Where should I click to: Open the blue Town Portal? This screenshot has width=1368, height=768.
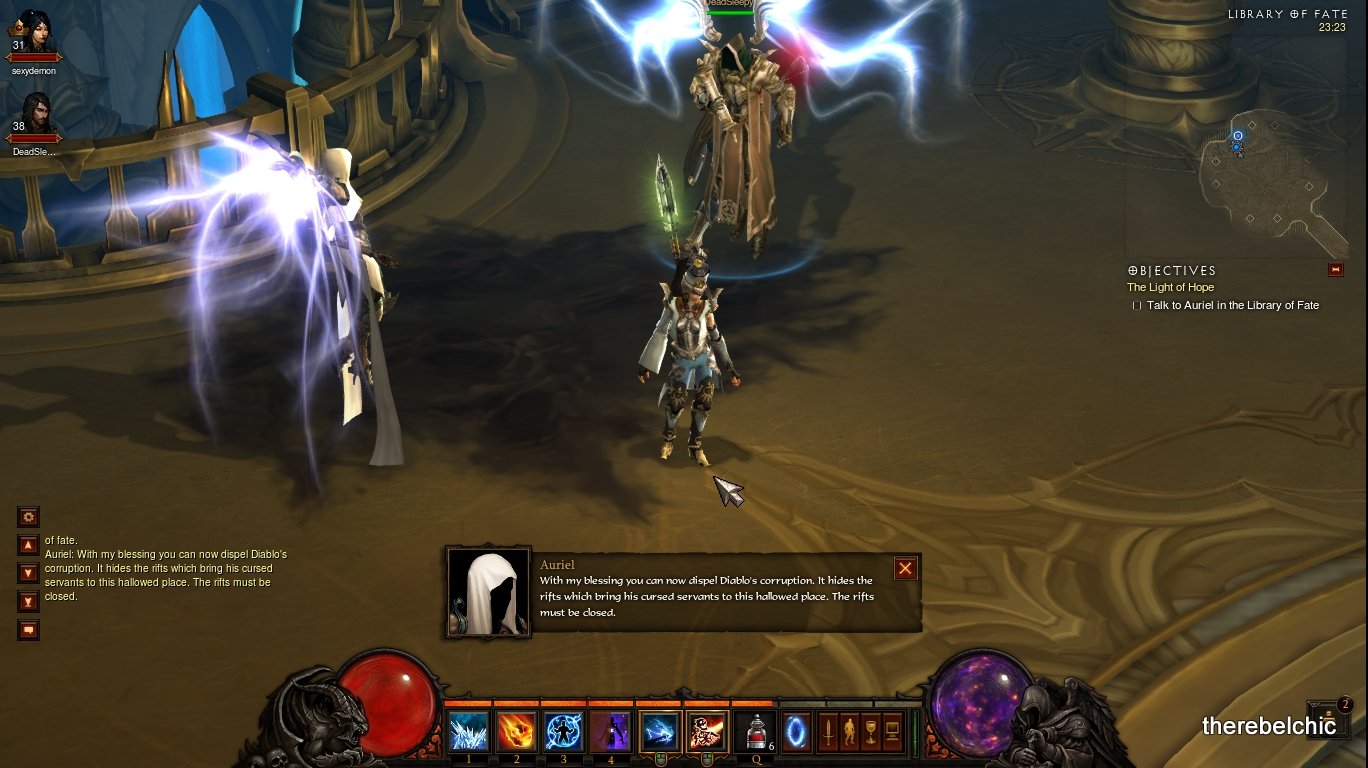click(x=796, y=731)
